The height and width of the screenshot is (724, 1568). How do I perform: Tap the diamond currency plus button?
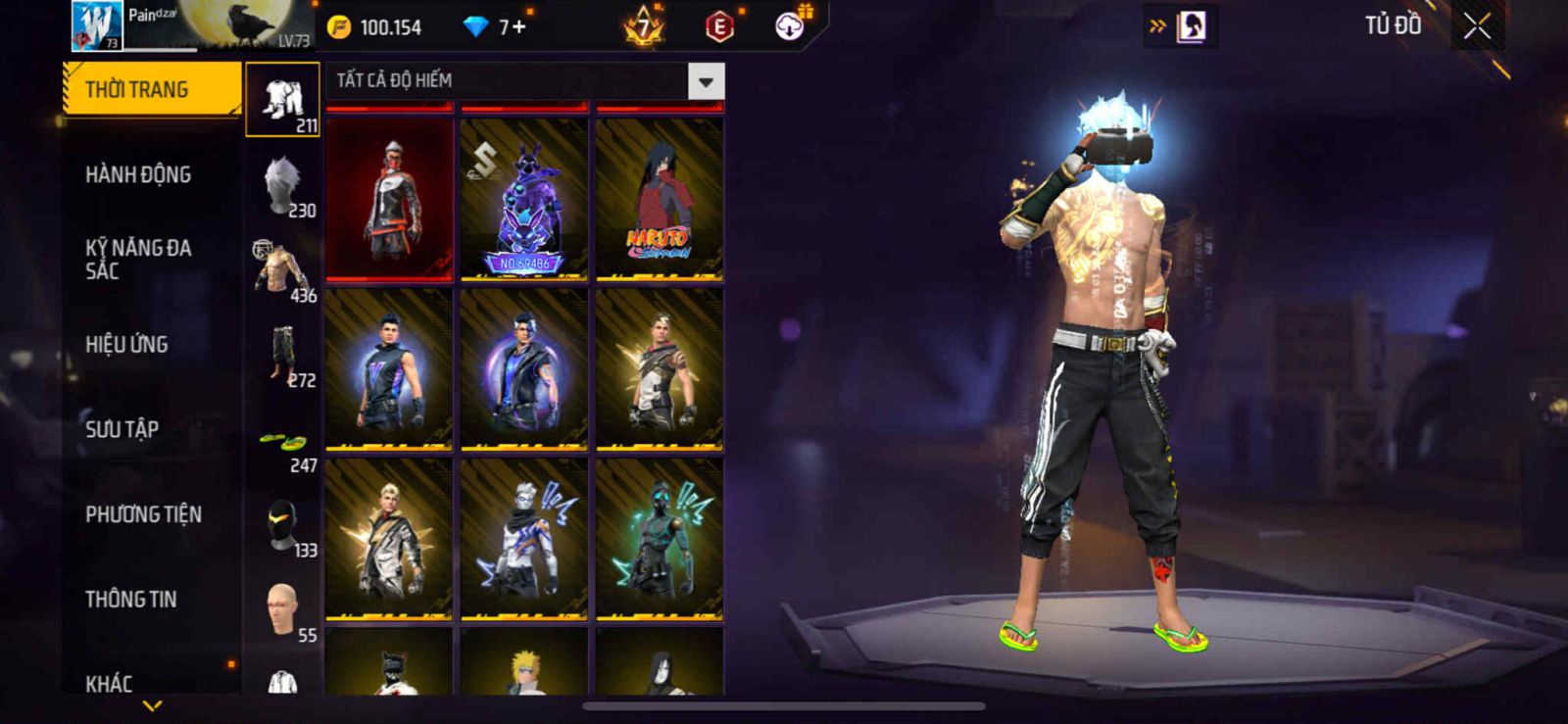click(x=518, y=26)
